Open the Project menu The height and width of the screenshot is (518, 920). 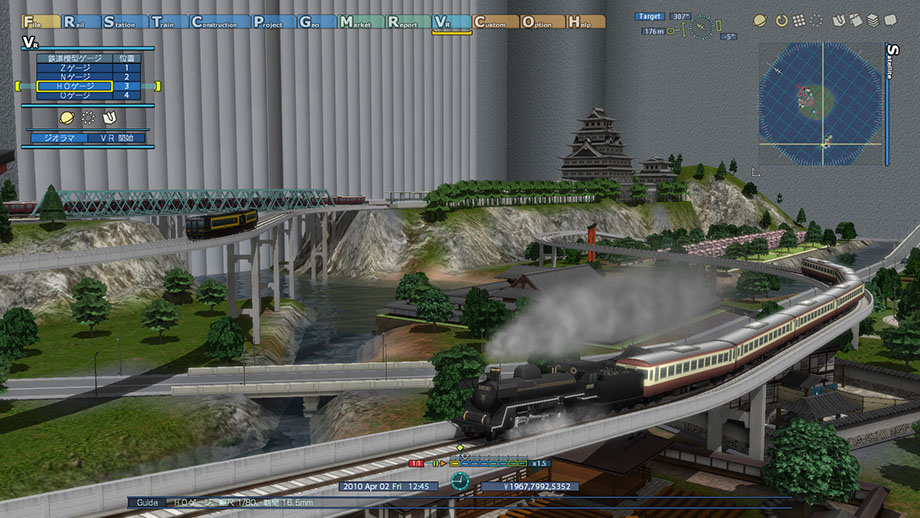click(273, 21)
